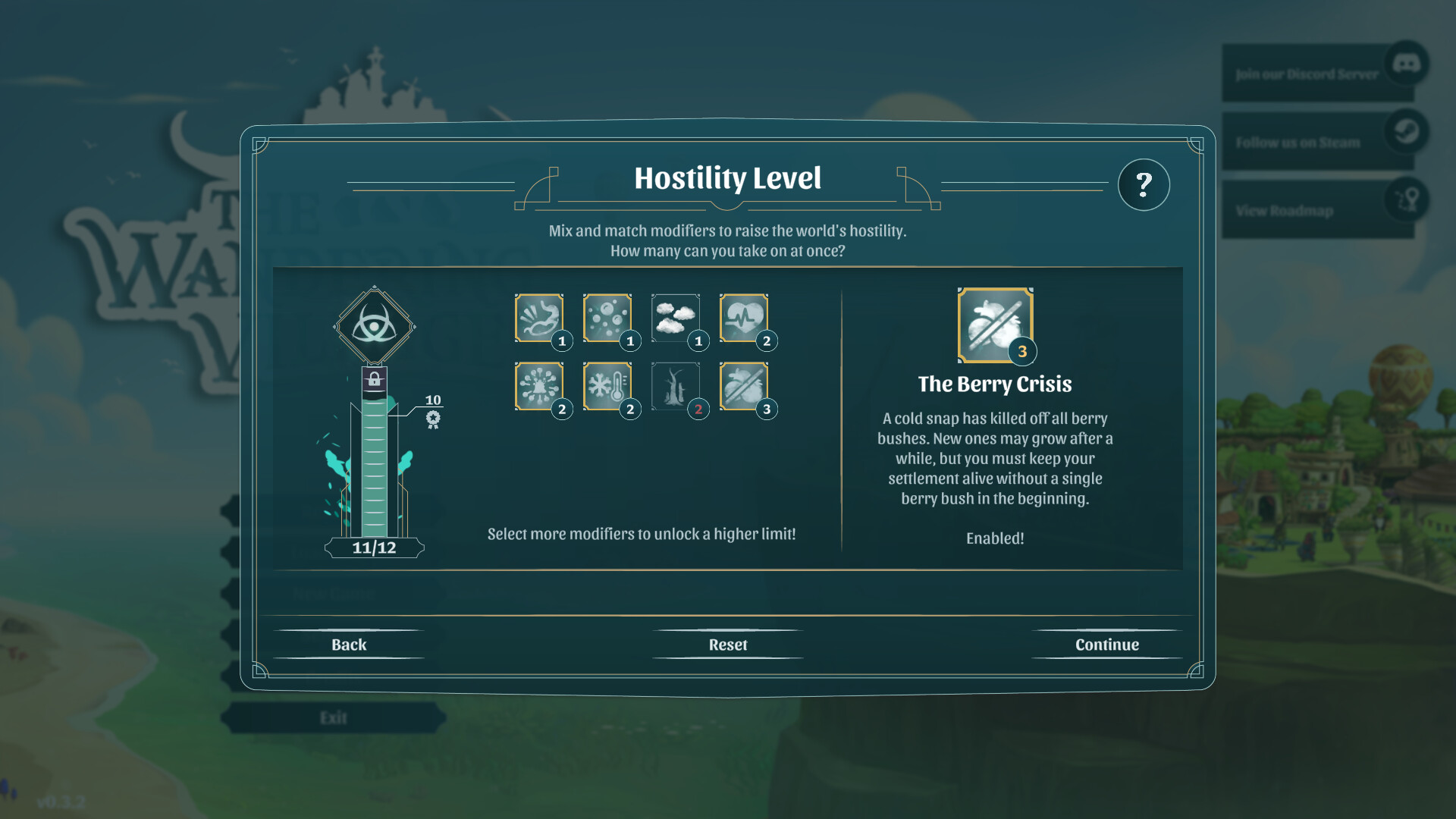Reset all selected modifiers

(x=727, y=644)
